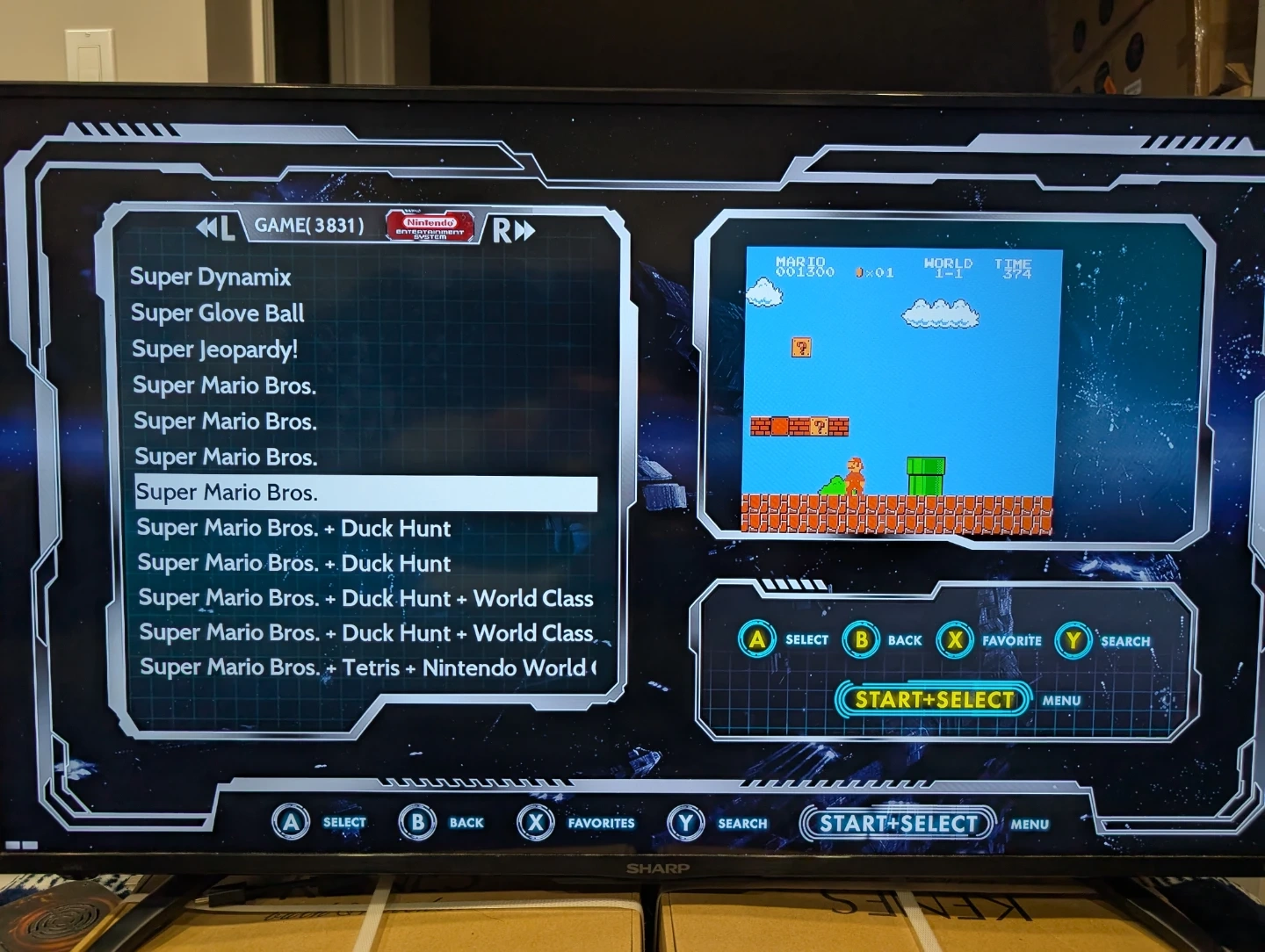1265x952 pixels.
Task: Choose Super Glove Ball in the list
Action: click(217, 314)
